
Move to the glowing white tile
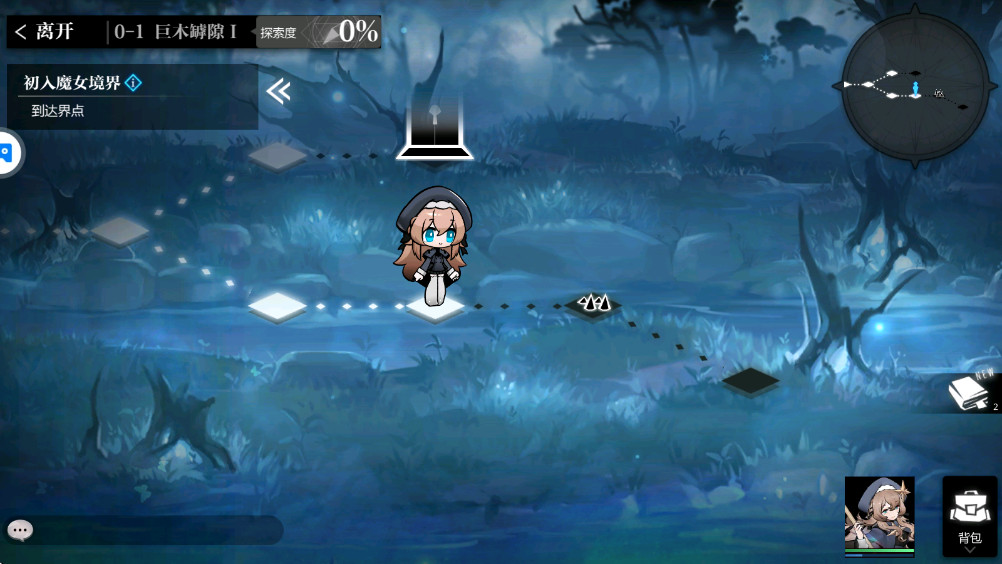277,305
